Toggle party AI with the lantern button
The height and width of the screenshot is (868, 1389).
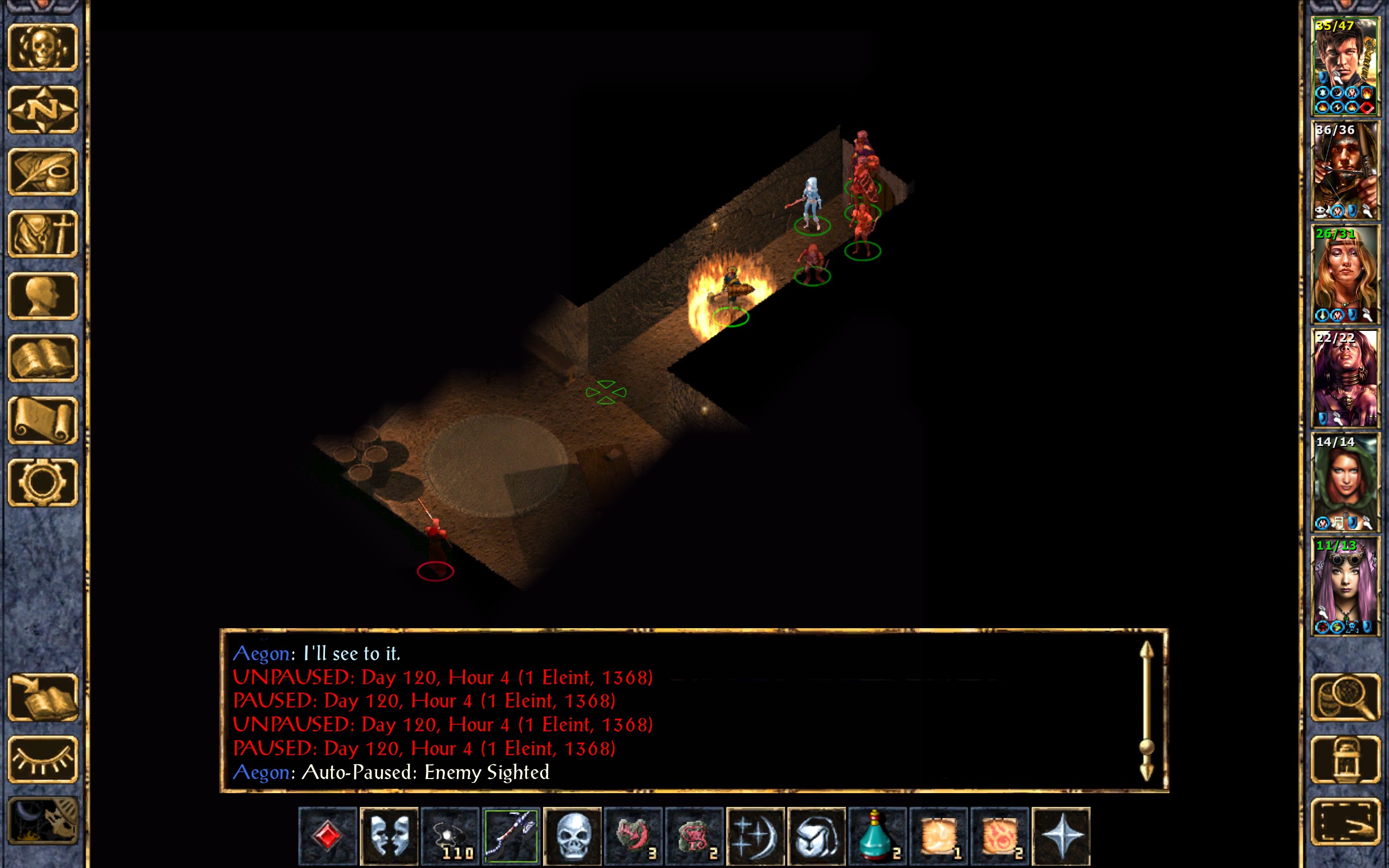pos(1345,759)
